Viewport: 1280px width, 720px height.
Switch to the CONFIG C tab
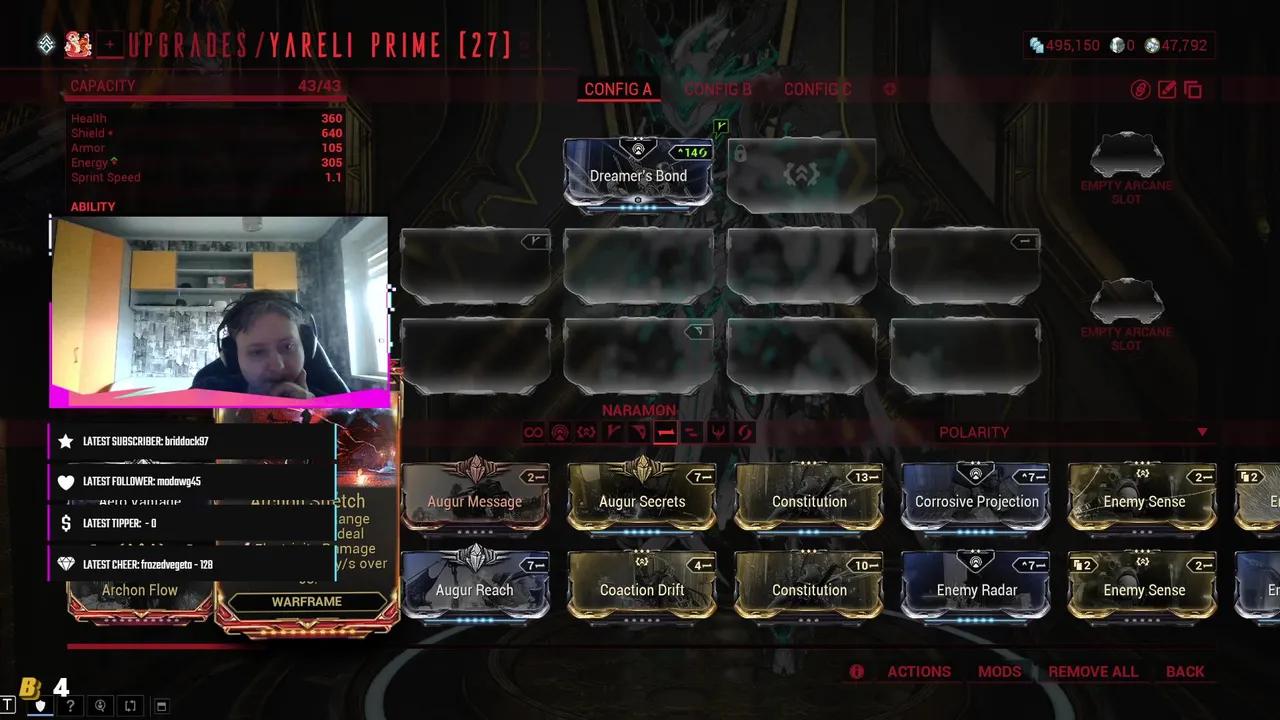[817, 89]
